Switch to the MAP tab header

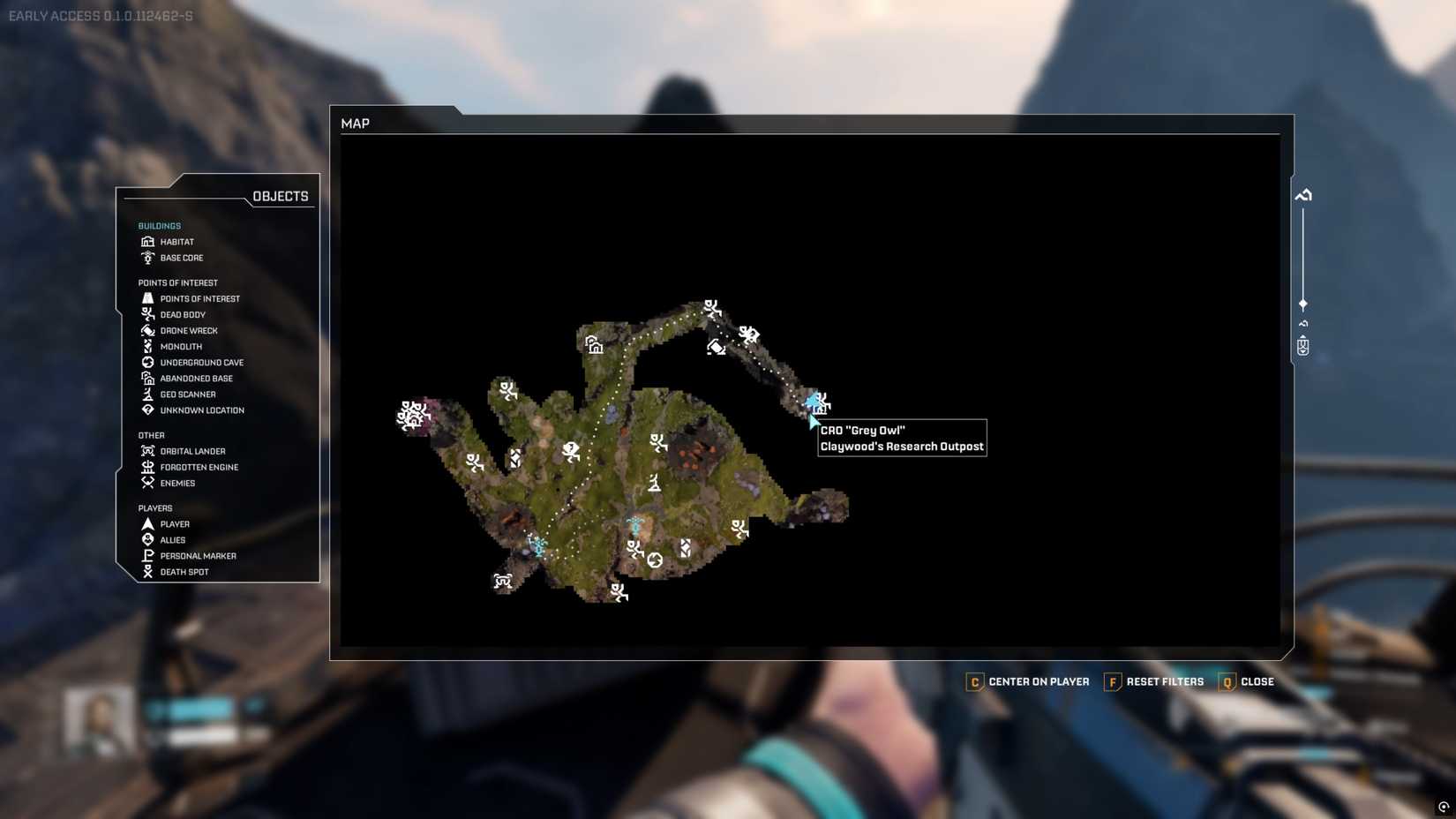coord(356,124)
